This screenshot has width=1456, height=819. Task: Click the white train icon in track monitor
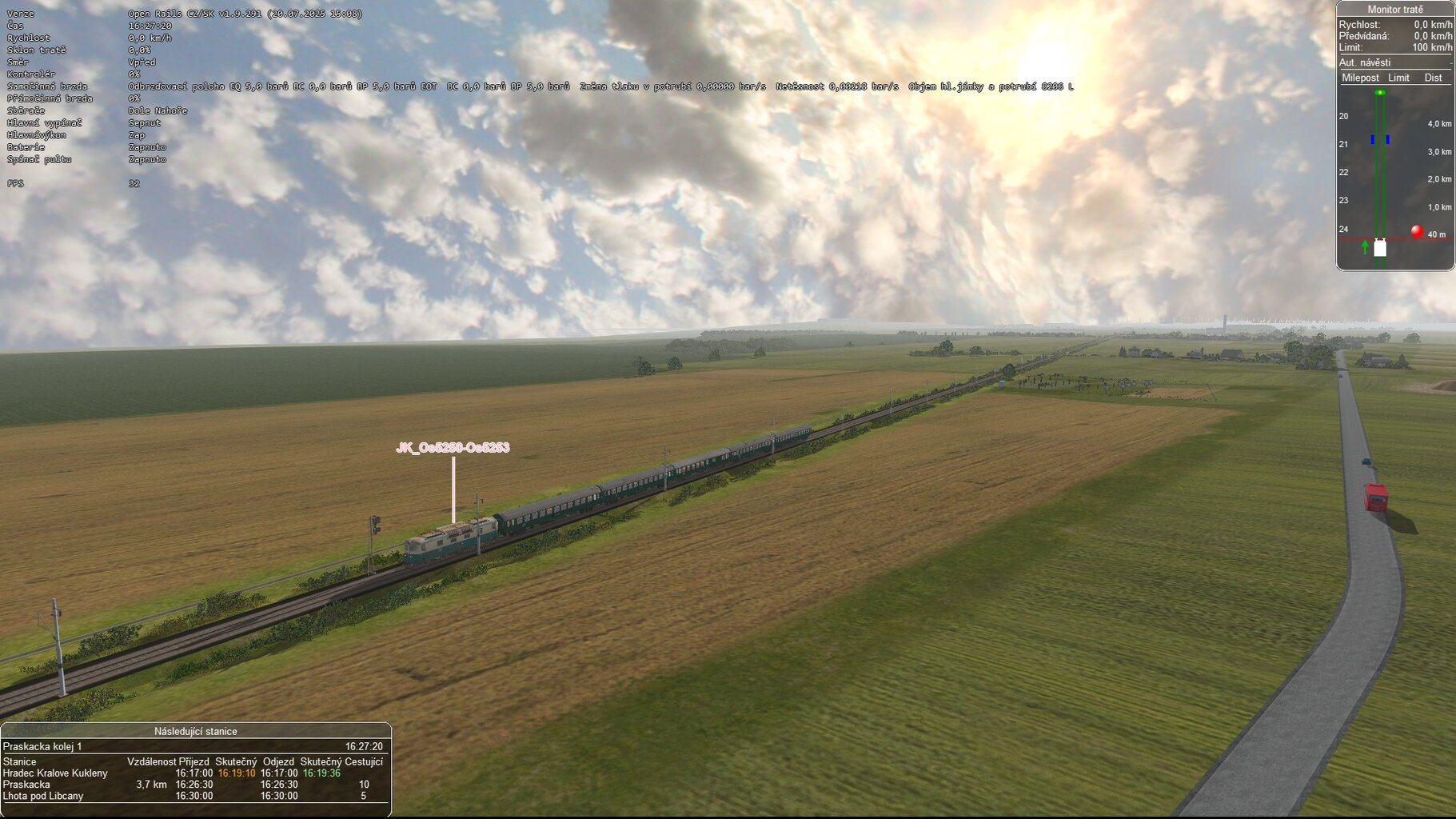point(1380,248)
